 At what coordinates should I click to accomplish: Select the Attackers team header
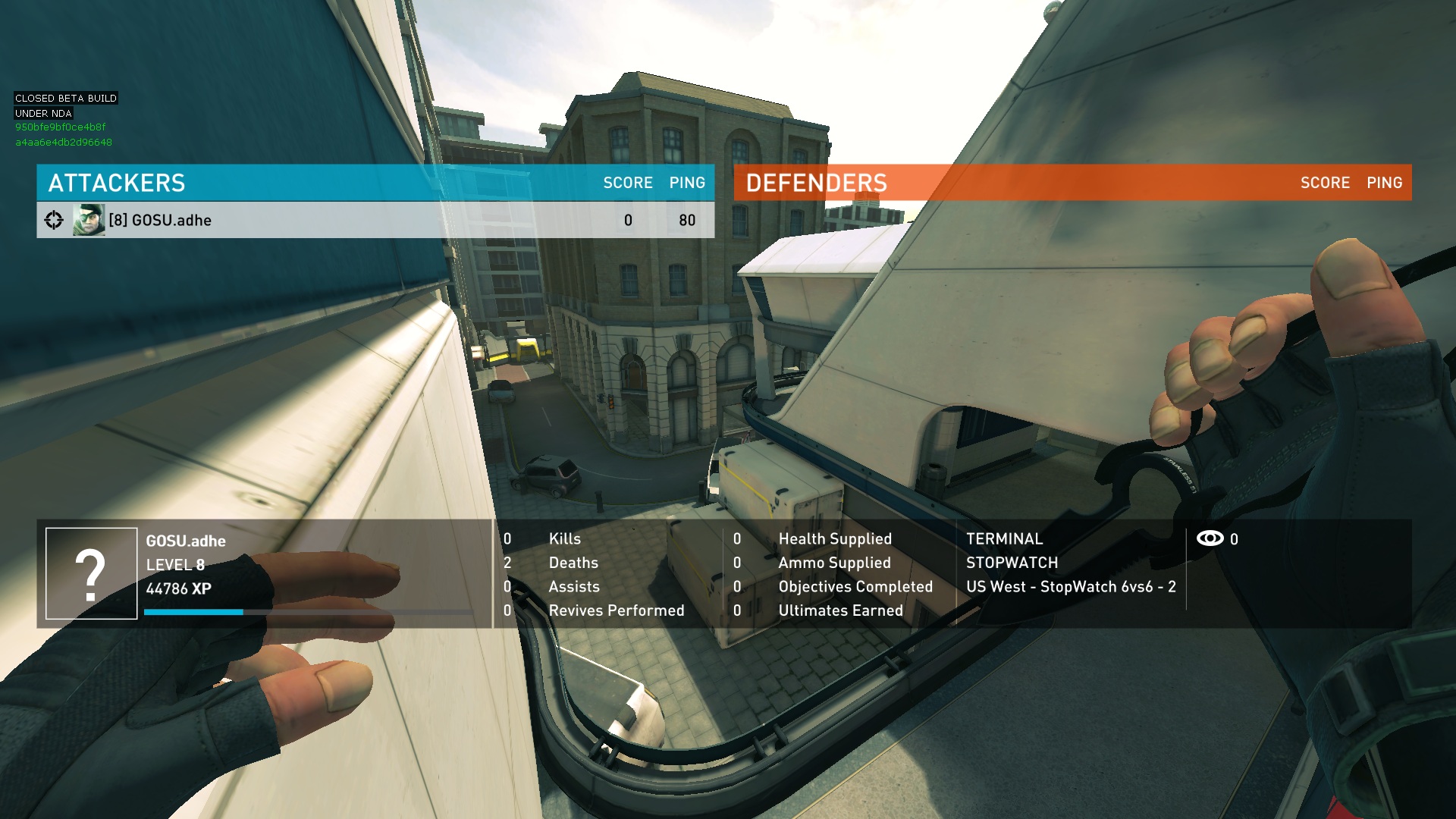[x=117, y=183]
